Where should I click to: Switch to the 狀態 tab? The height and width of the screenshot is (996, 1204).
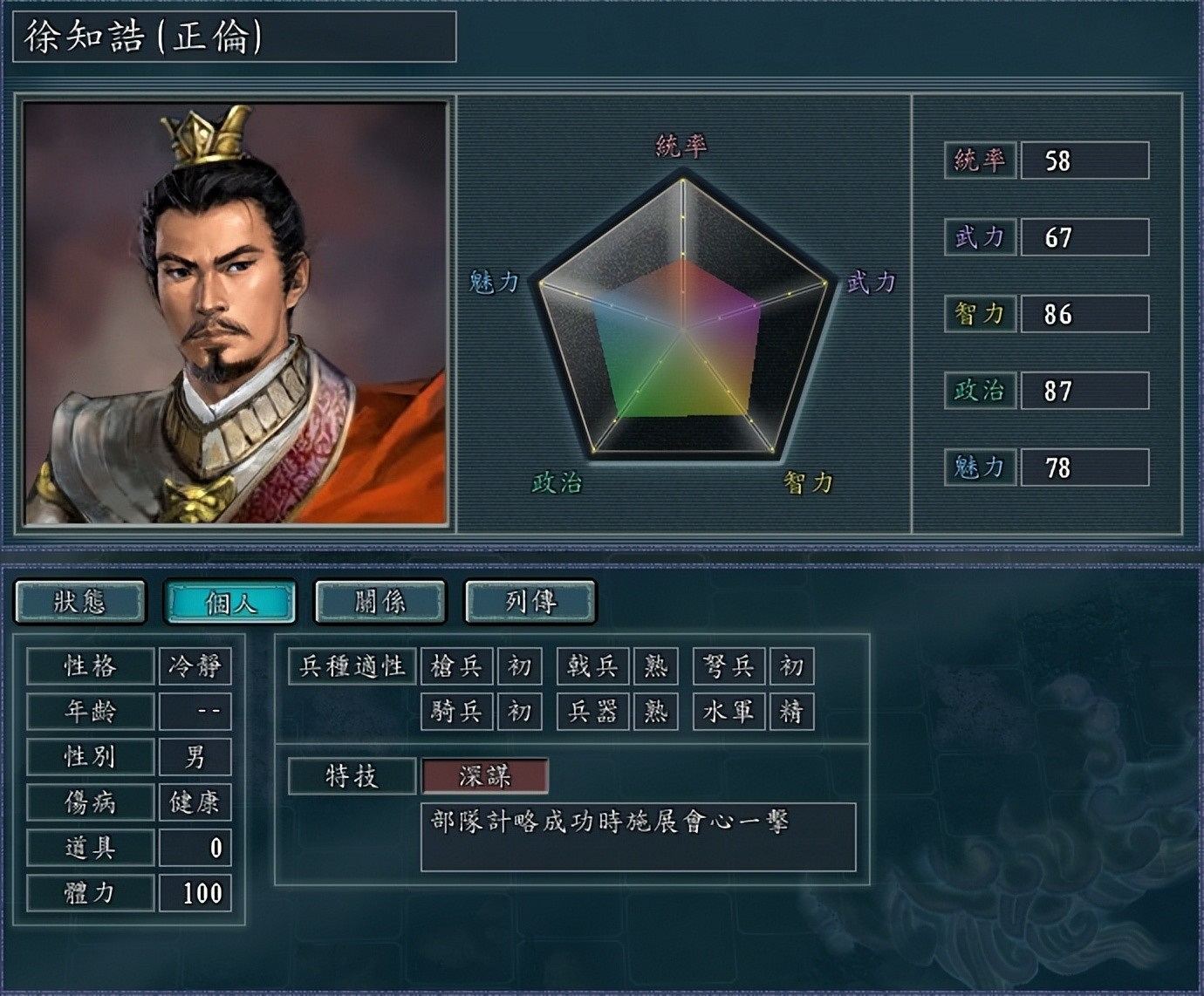80,602
